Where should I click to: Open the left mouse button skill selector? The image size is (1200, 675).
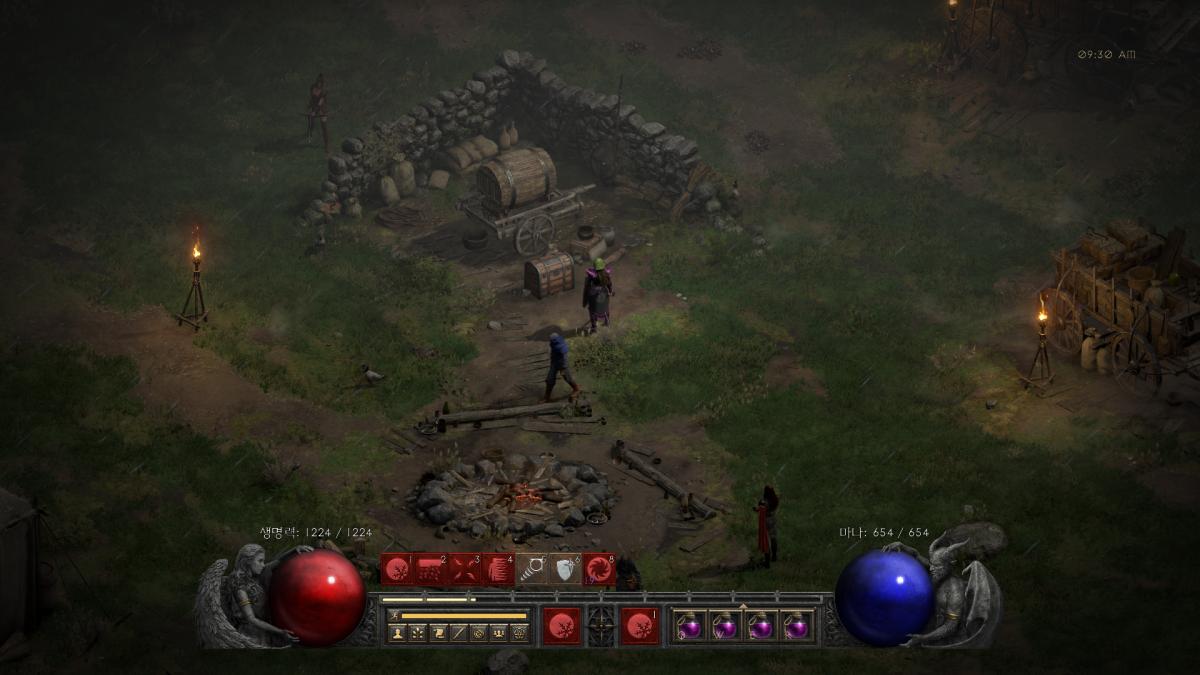pyautogui.click(x=562, y=626)
